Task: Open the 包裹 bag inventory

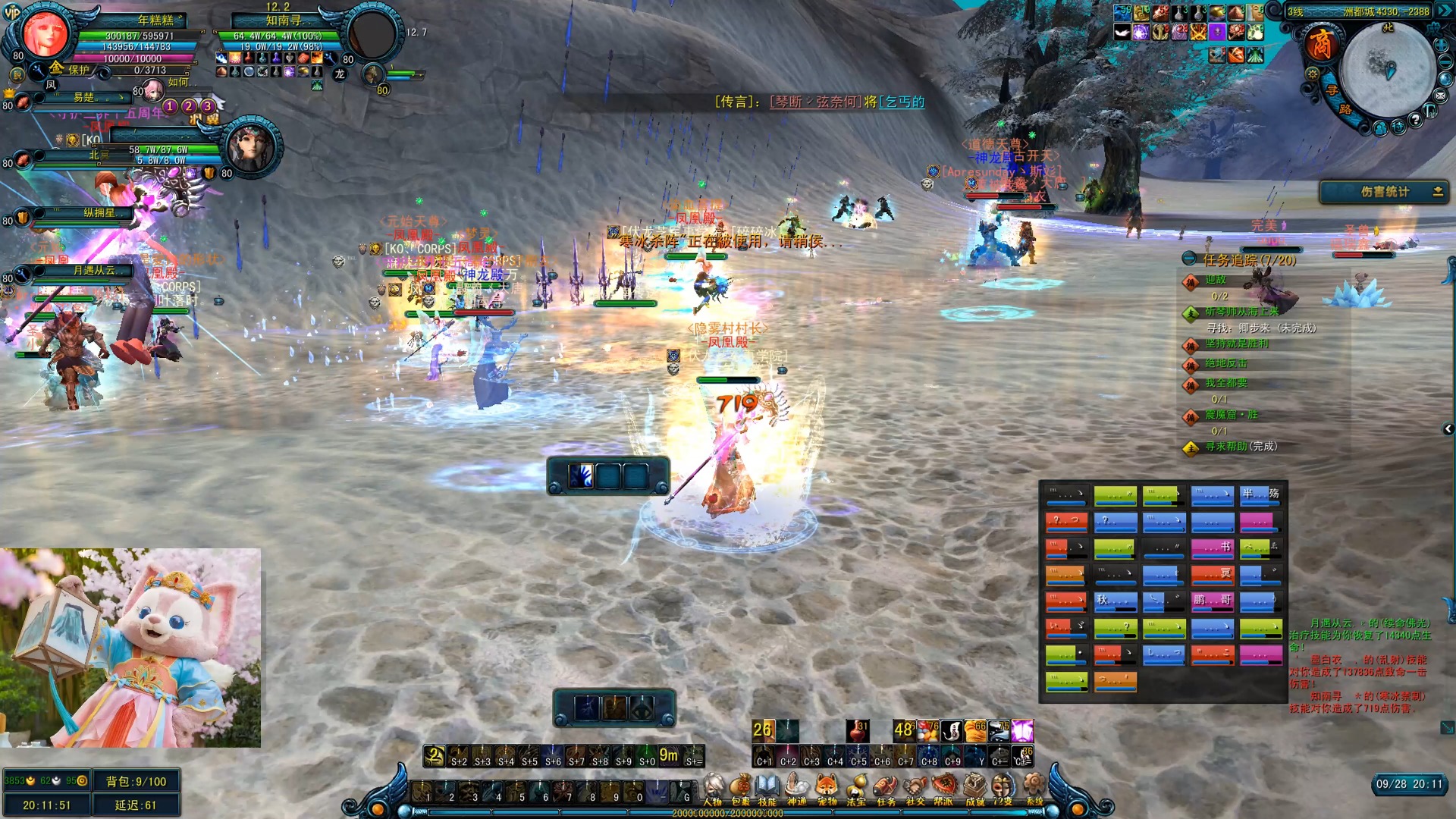Action: tap(740, 789)
